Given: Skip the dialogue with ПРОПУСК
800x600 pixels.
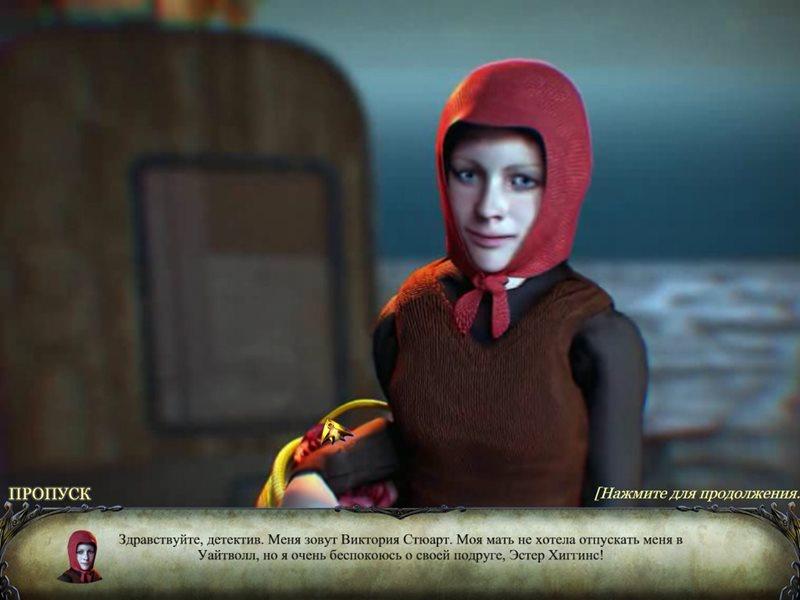Looking at the screenshot, I should [49, 494].
